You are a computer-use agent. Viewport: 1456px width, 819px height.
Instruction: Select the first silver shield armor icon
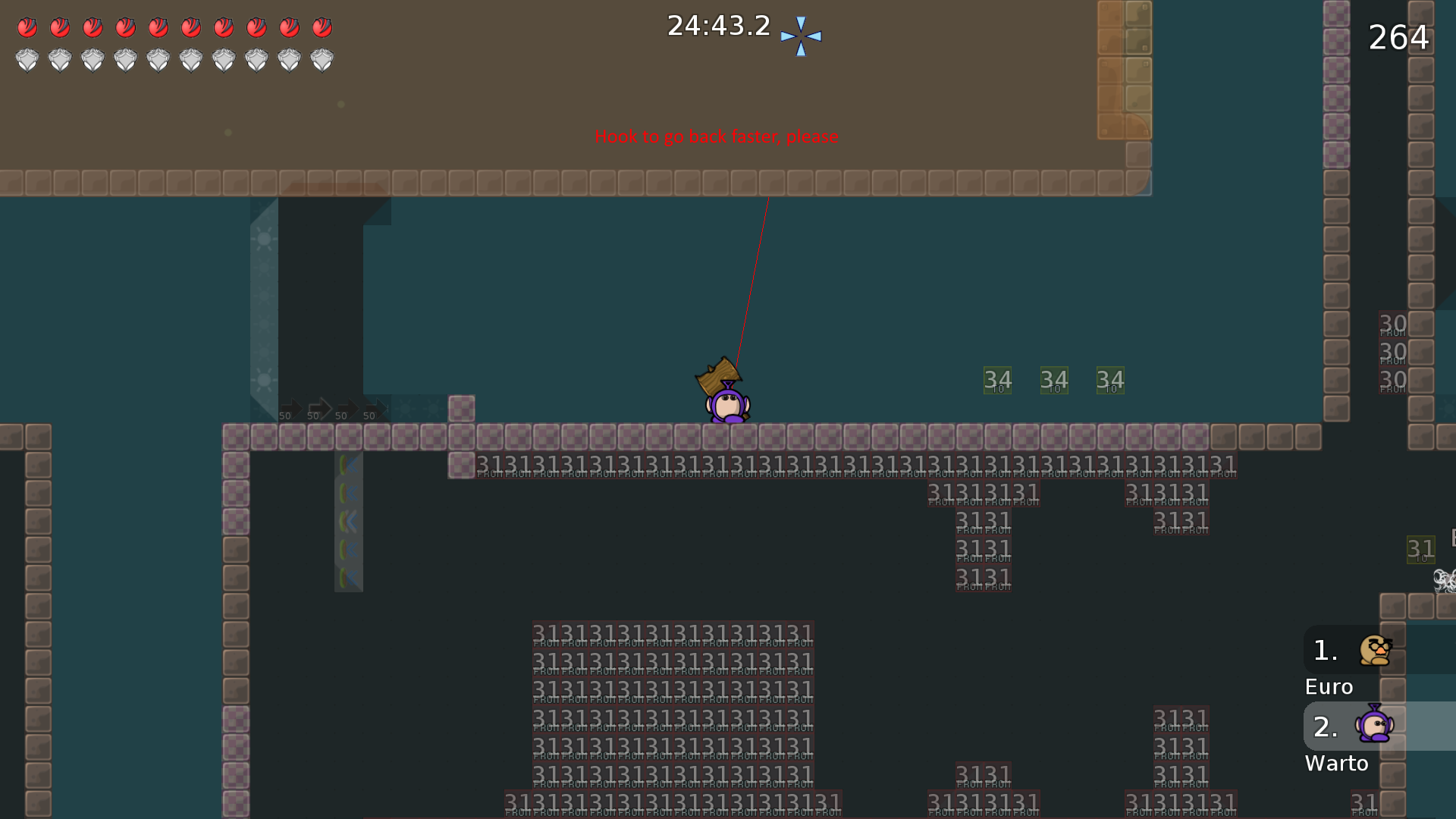(27, 59)
